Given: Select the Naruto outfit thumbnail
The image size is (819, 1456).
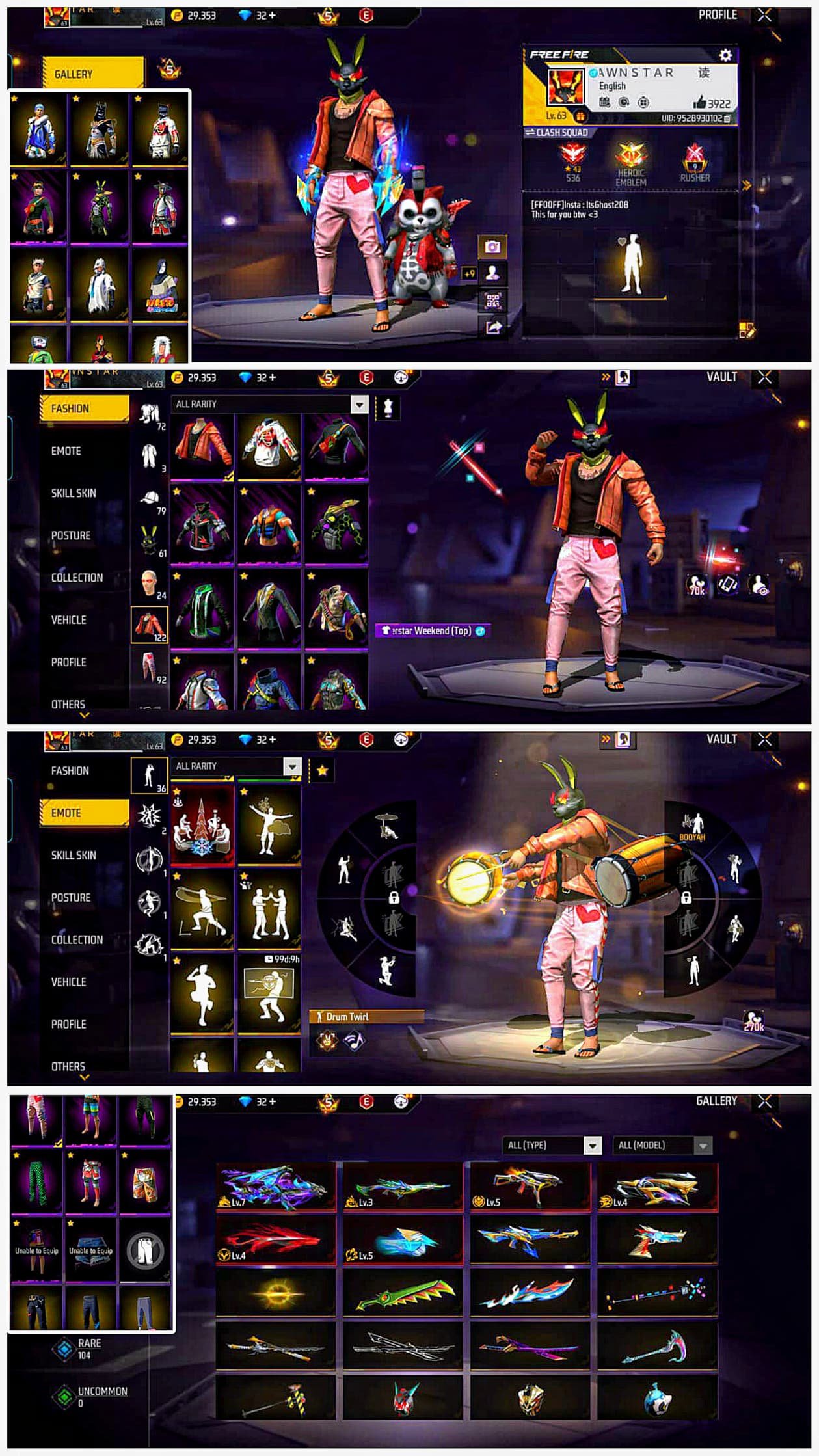Looking at the screenshot, I should pos(159,287).
